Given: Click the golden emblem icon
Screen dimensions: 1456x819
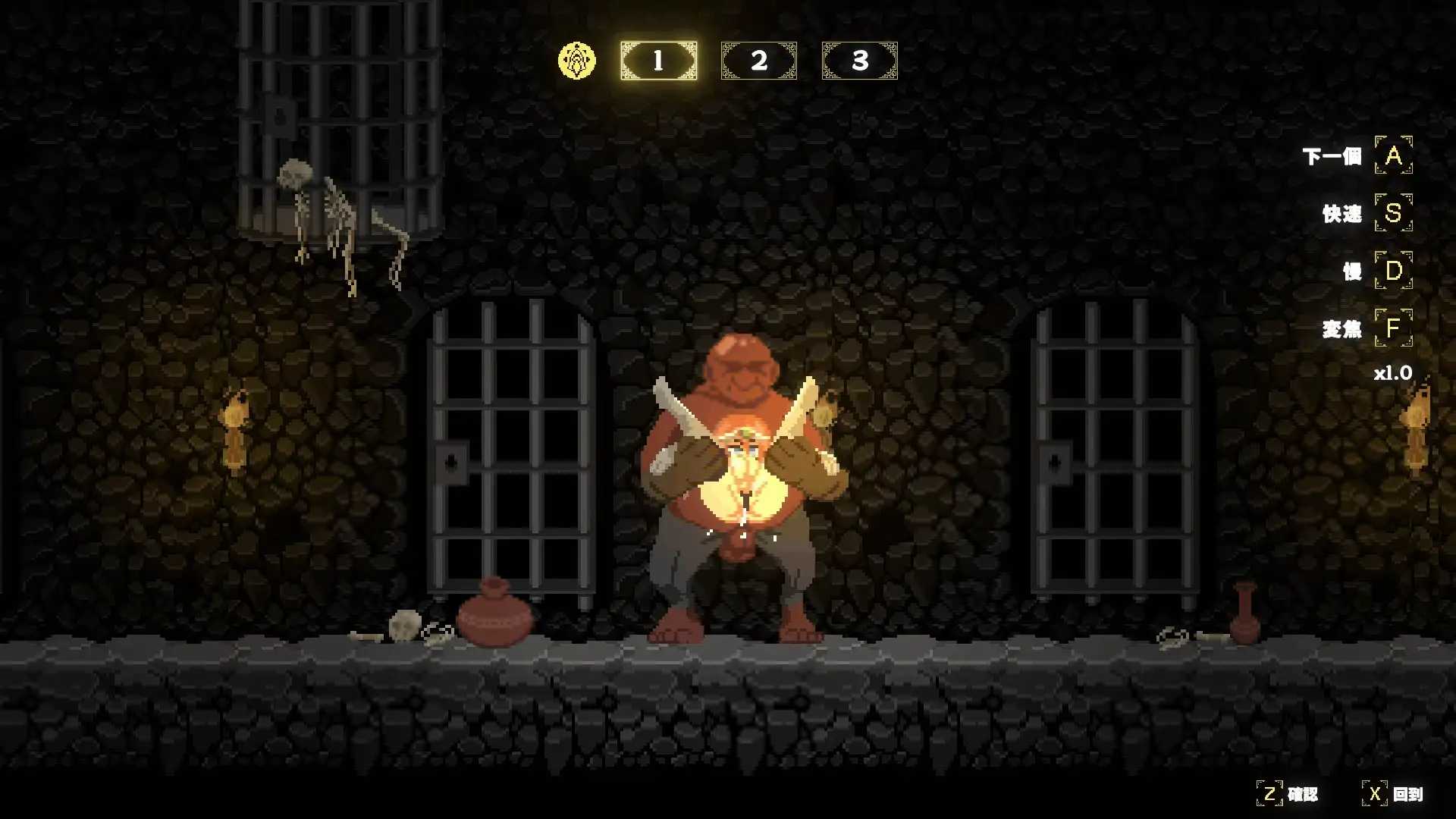Looking at the screenshot, I should (x=577, y=61).
